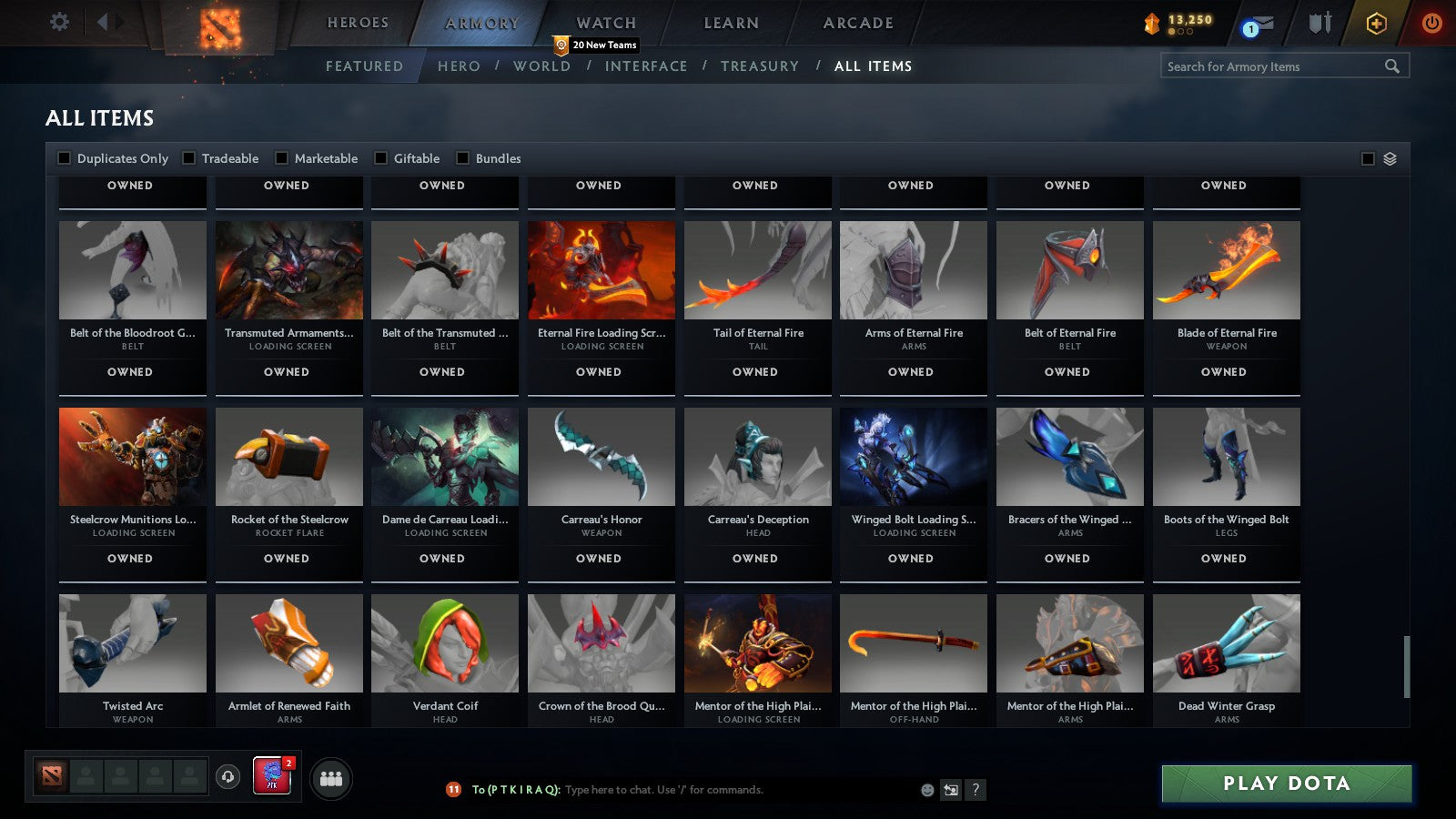The height and width of the screenshot is (819, 1456).
Task: Enable the Duplicates Only filter
Action: click(64, 157)
